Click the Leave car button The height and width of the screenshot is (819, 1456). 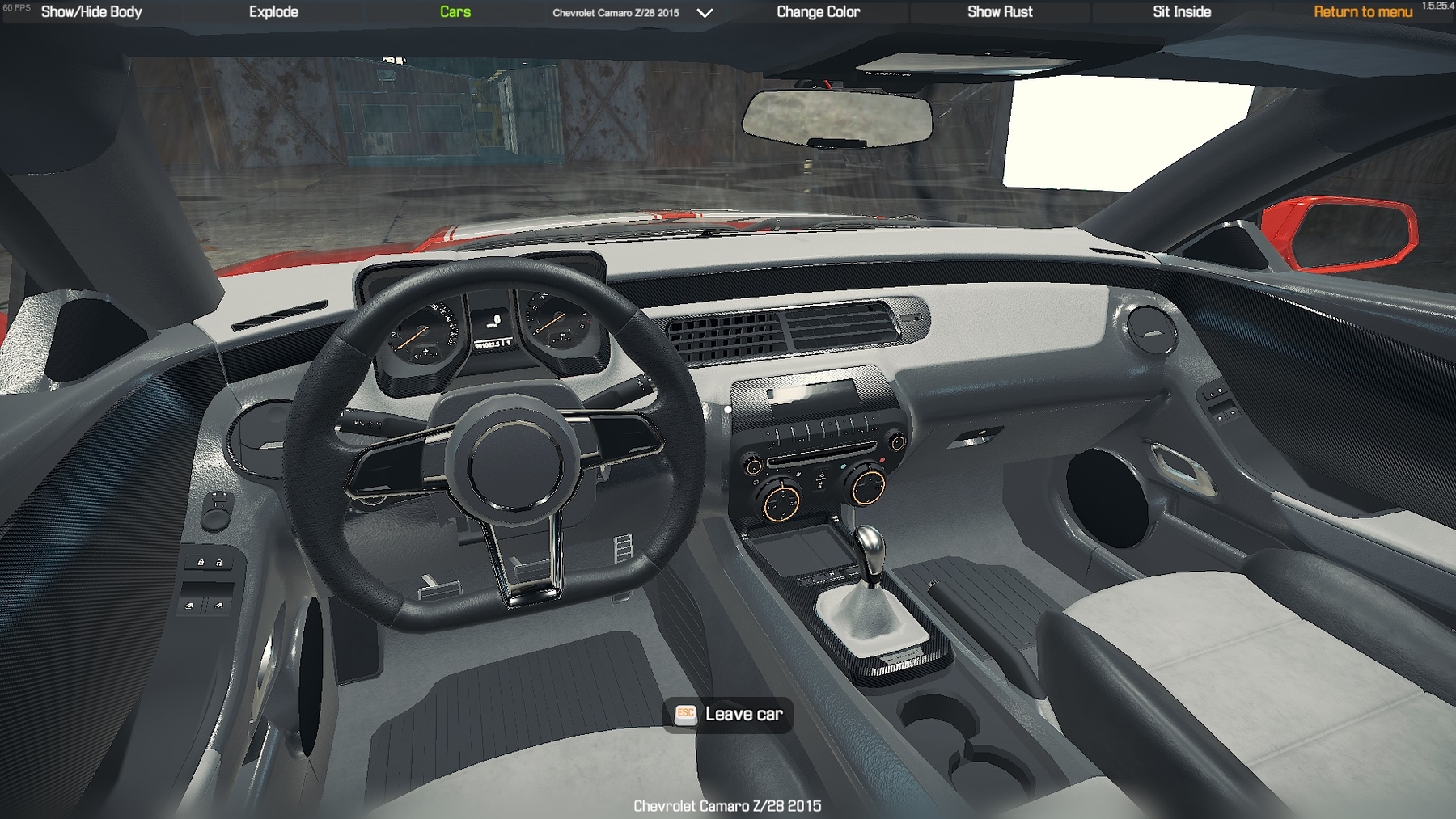tap(728, 714)
